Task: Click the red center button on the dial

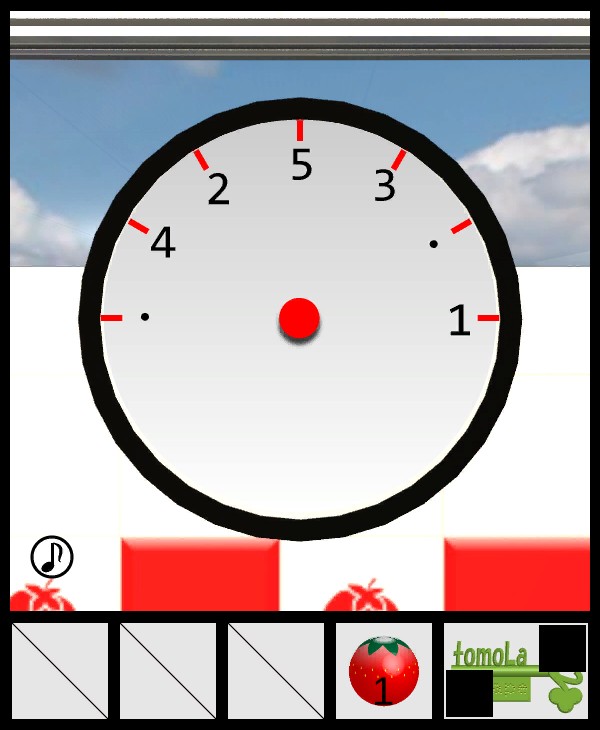Action: click(299, 319)
